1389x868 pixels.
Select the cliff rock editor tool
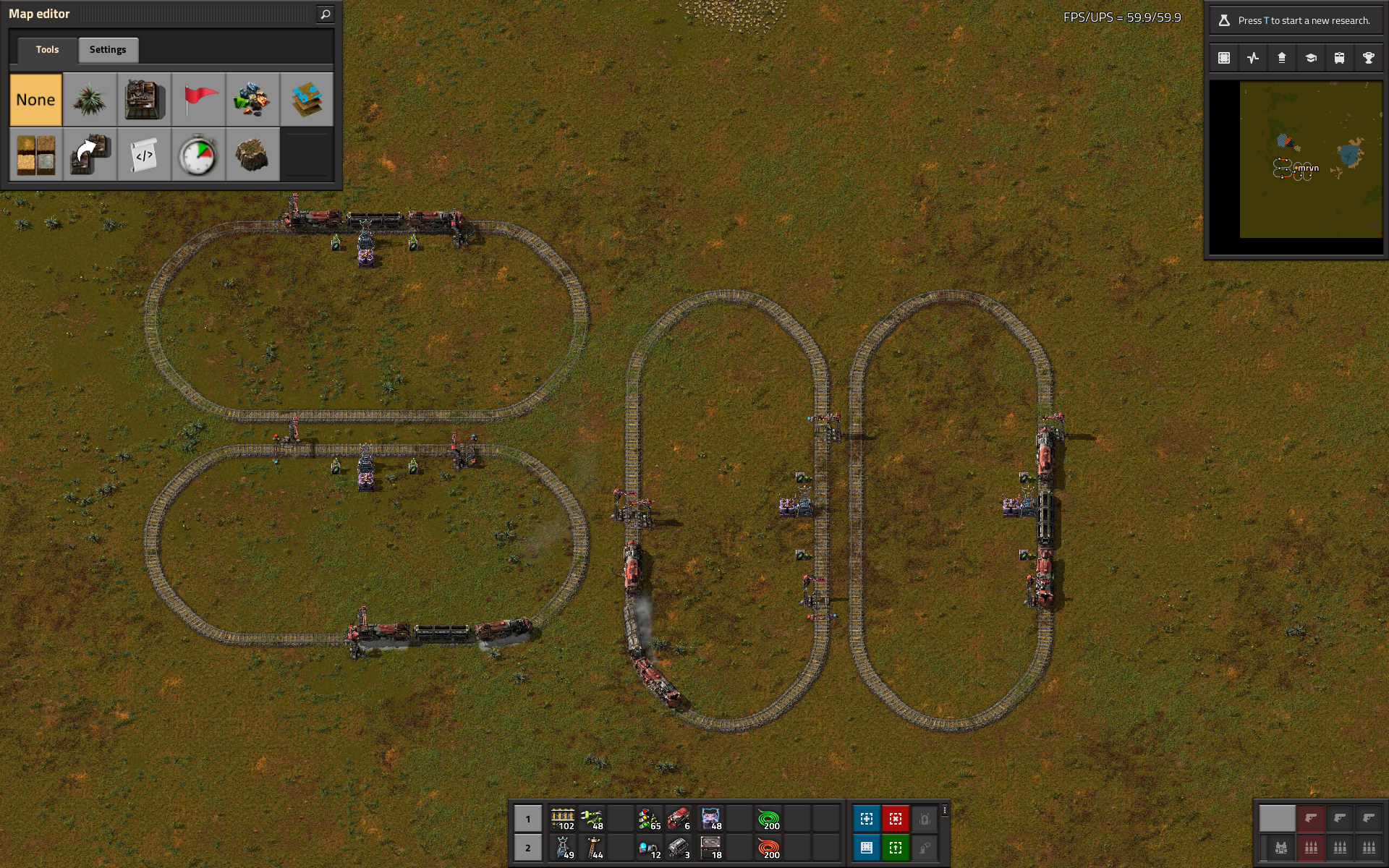pyautogui.click(x=252, y=154)
